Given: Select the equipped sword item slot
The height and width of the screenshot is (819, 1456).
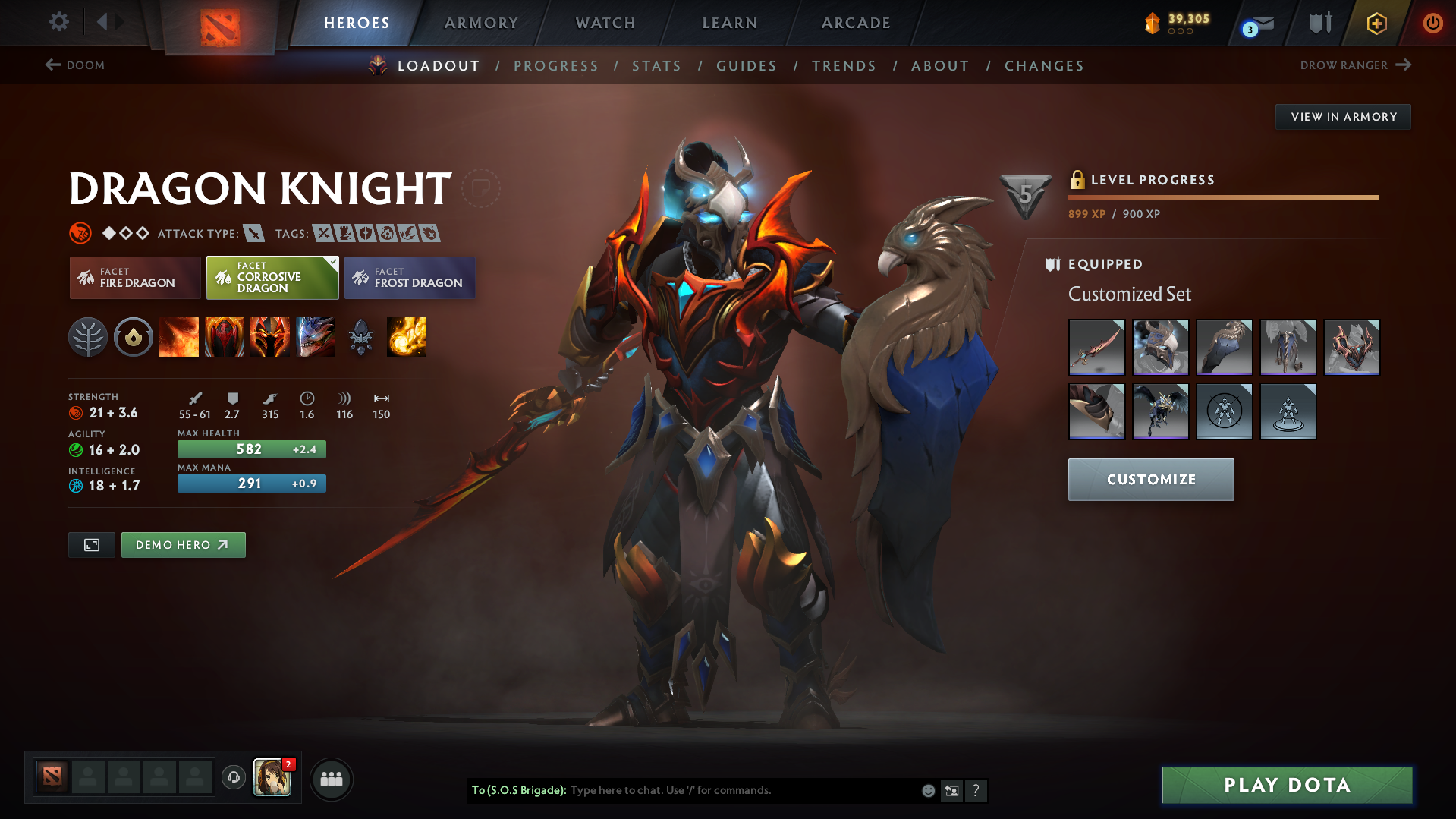Looking at the screenshot, I should pos(1096,348).
